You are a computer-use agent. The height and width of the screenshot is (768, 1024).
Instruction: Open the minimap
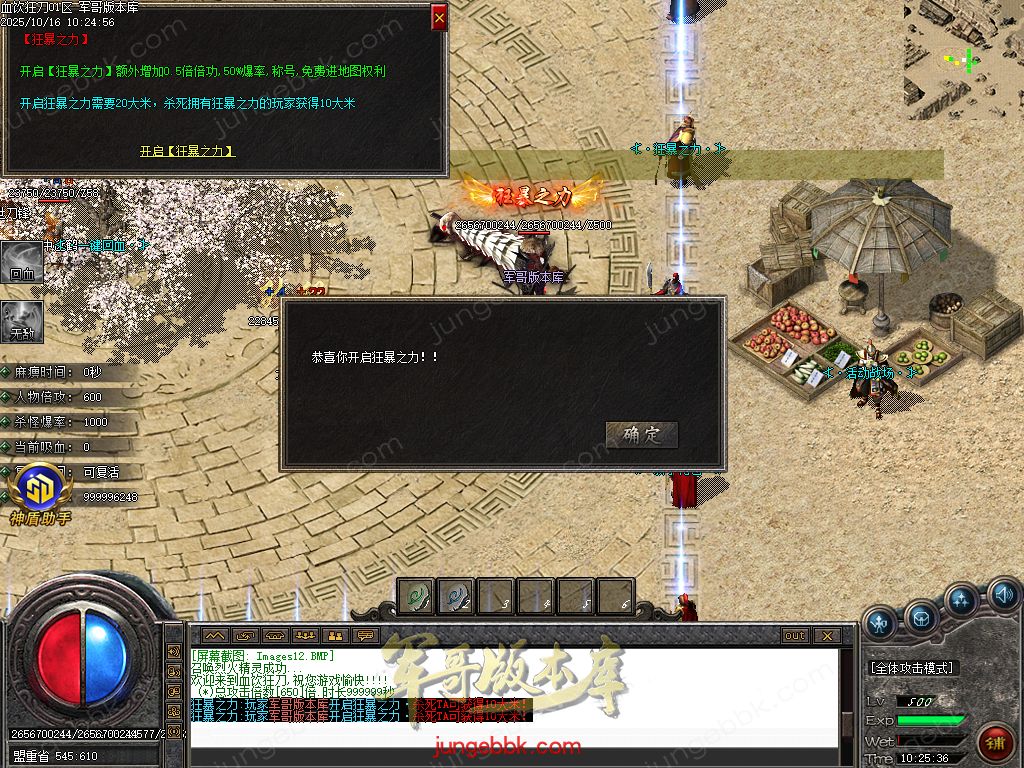click(963, 60)
